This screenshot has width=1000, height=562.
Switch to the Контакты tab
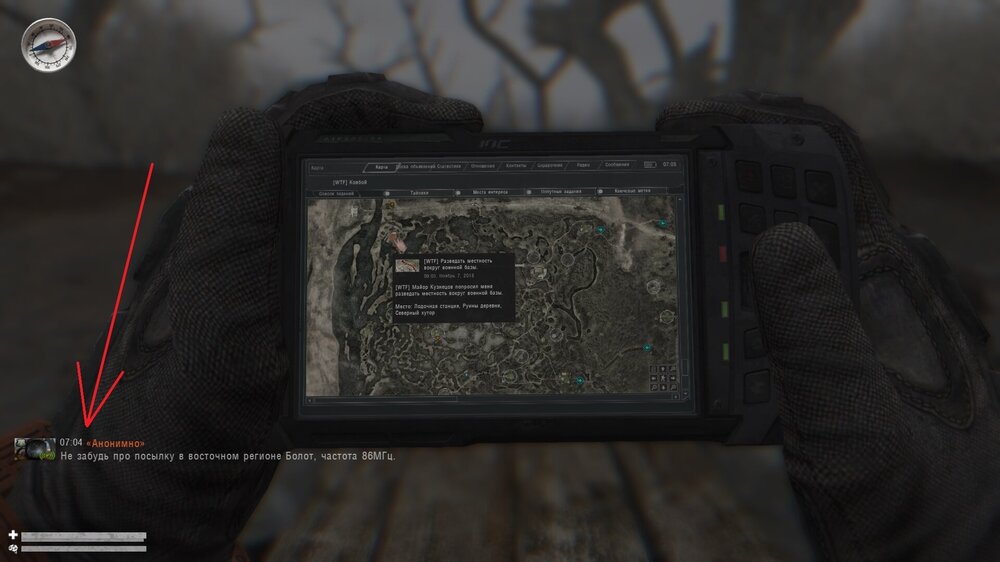(x=516, y=165)
